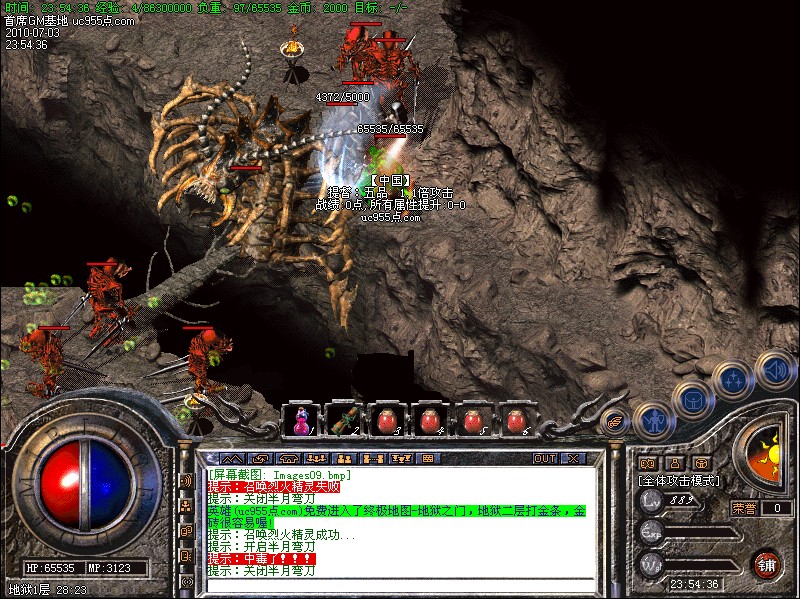The image size is (800, 600).
Task: Toggle the sound-wave chat filter beside chat
Action: click(x=186, y=480)
